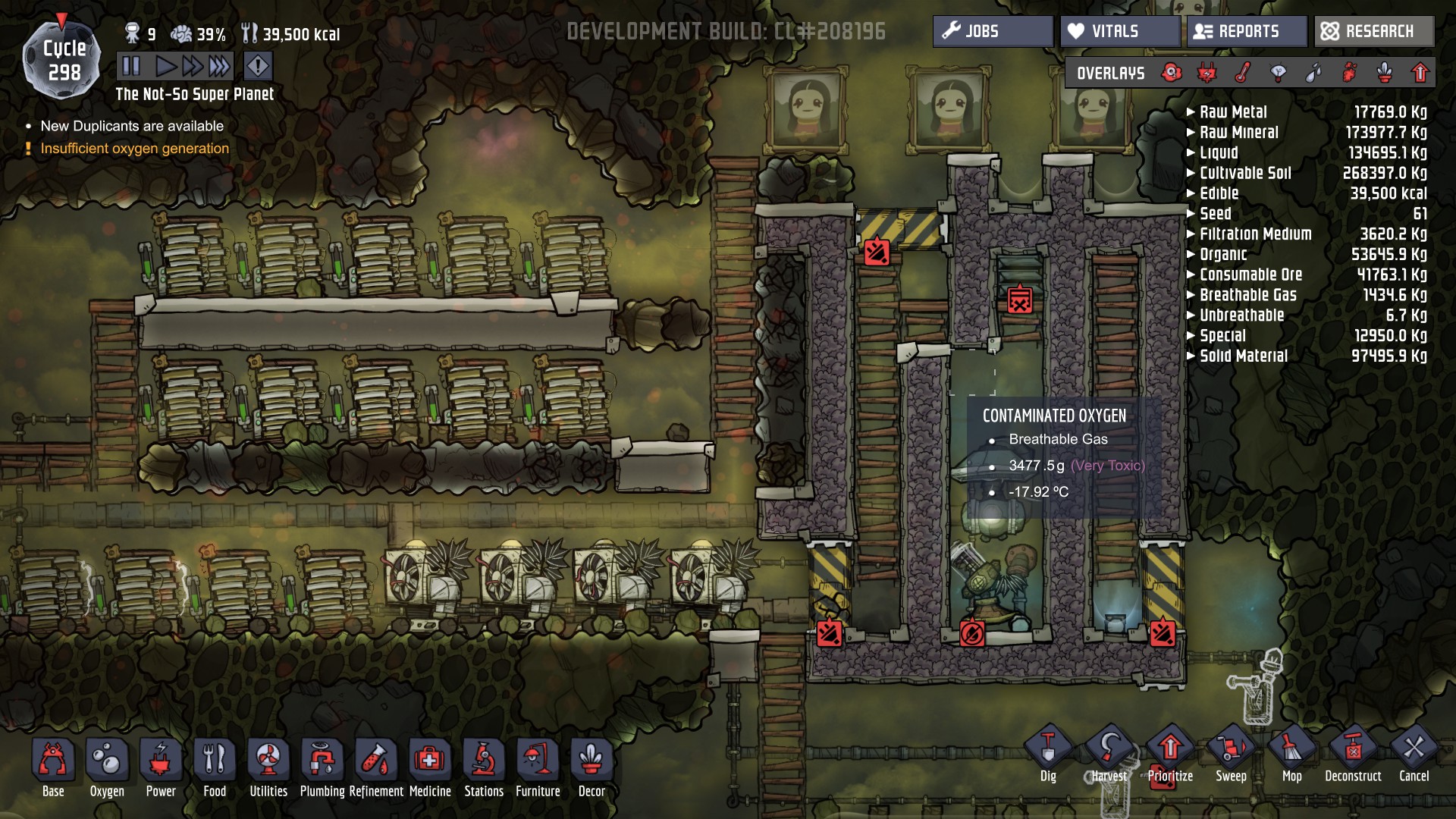Expand the Liquid resource category
The image size is (1456, 819).
[x=1218, y=153]
